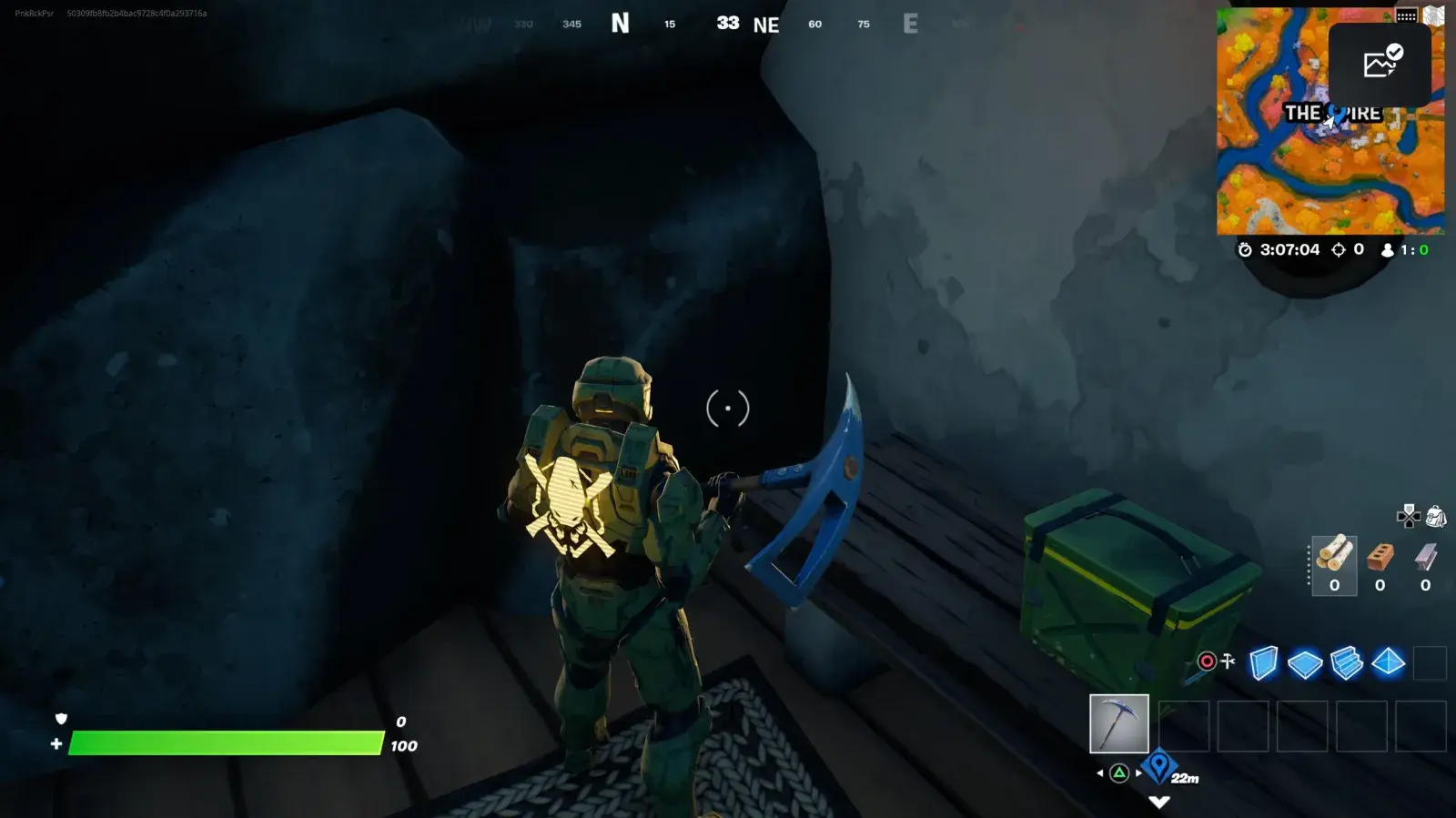Choose the brick building material
1456x818 pixels.
tap(1380, 564)
